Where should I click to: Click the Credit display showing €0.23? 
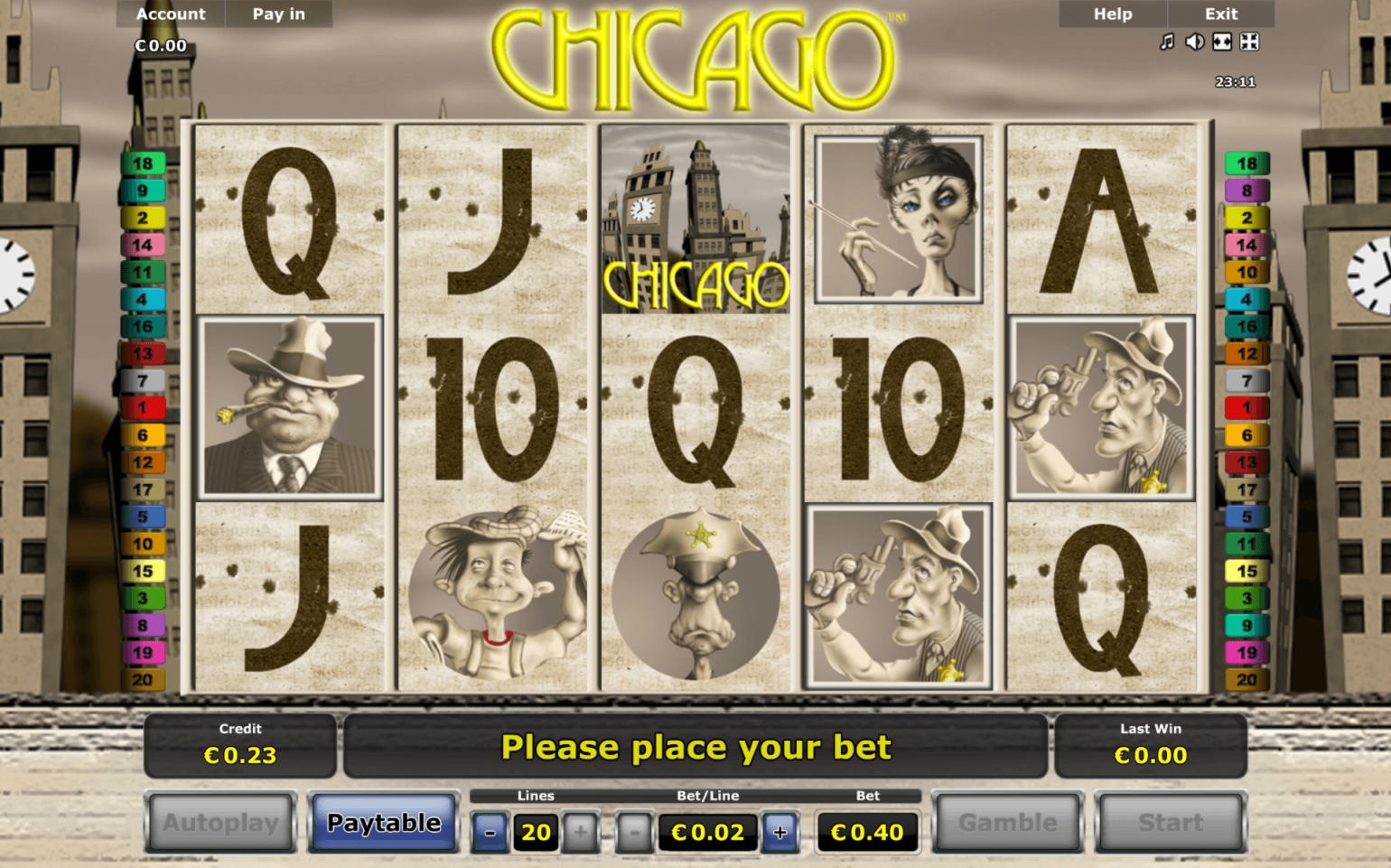(240, 746)
